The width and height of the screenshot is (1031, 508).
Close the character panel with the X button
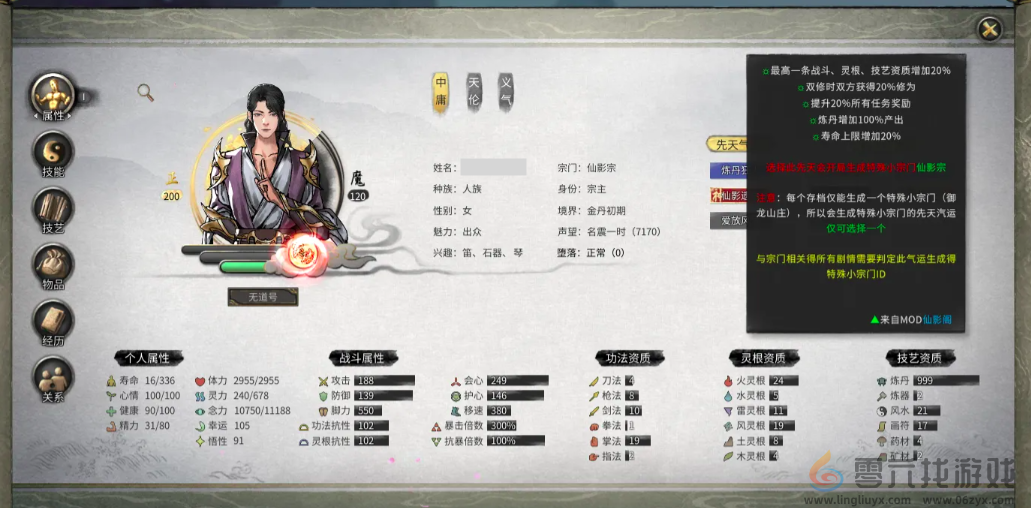click(x=989, y=29)
